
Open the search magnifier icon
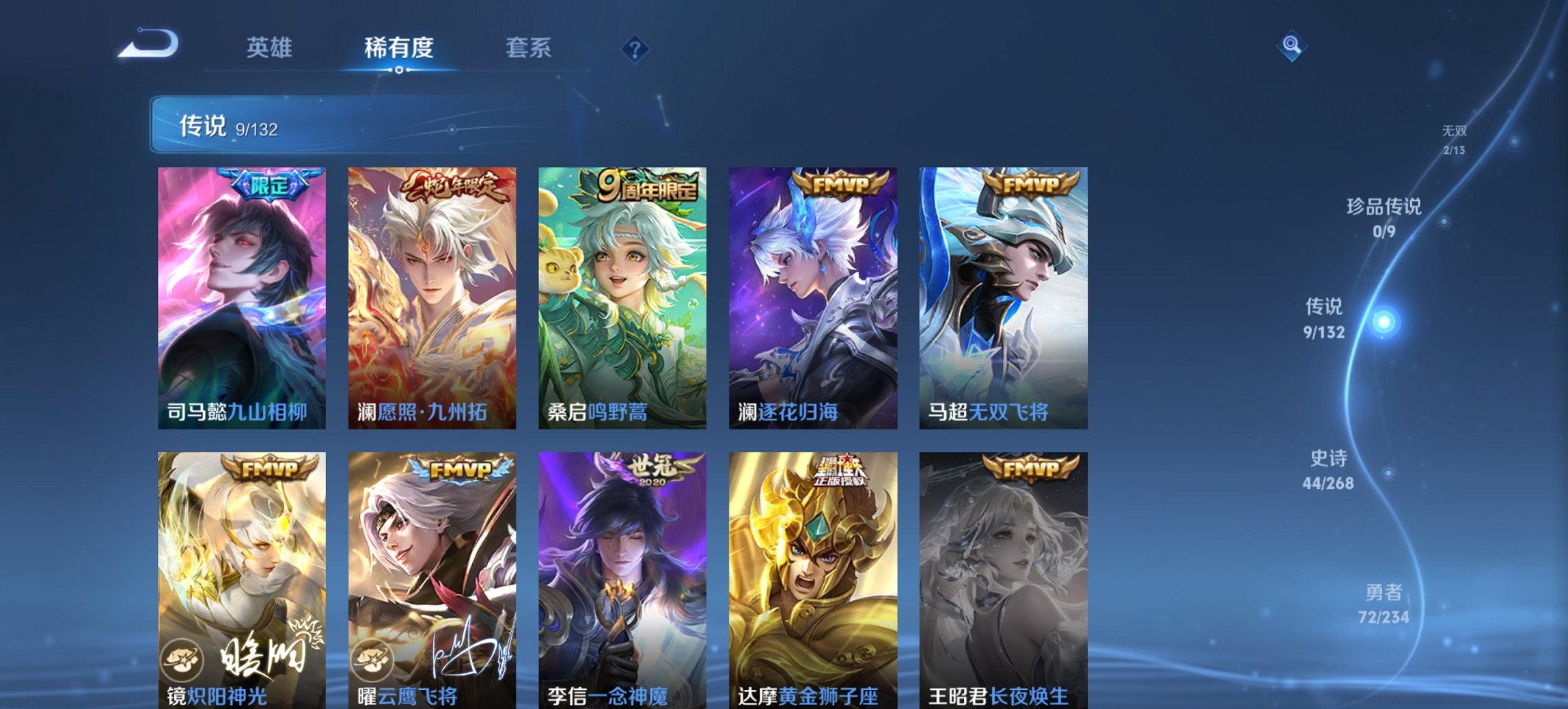click(1293, 46)
